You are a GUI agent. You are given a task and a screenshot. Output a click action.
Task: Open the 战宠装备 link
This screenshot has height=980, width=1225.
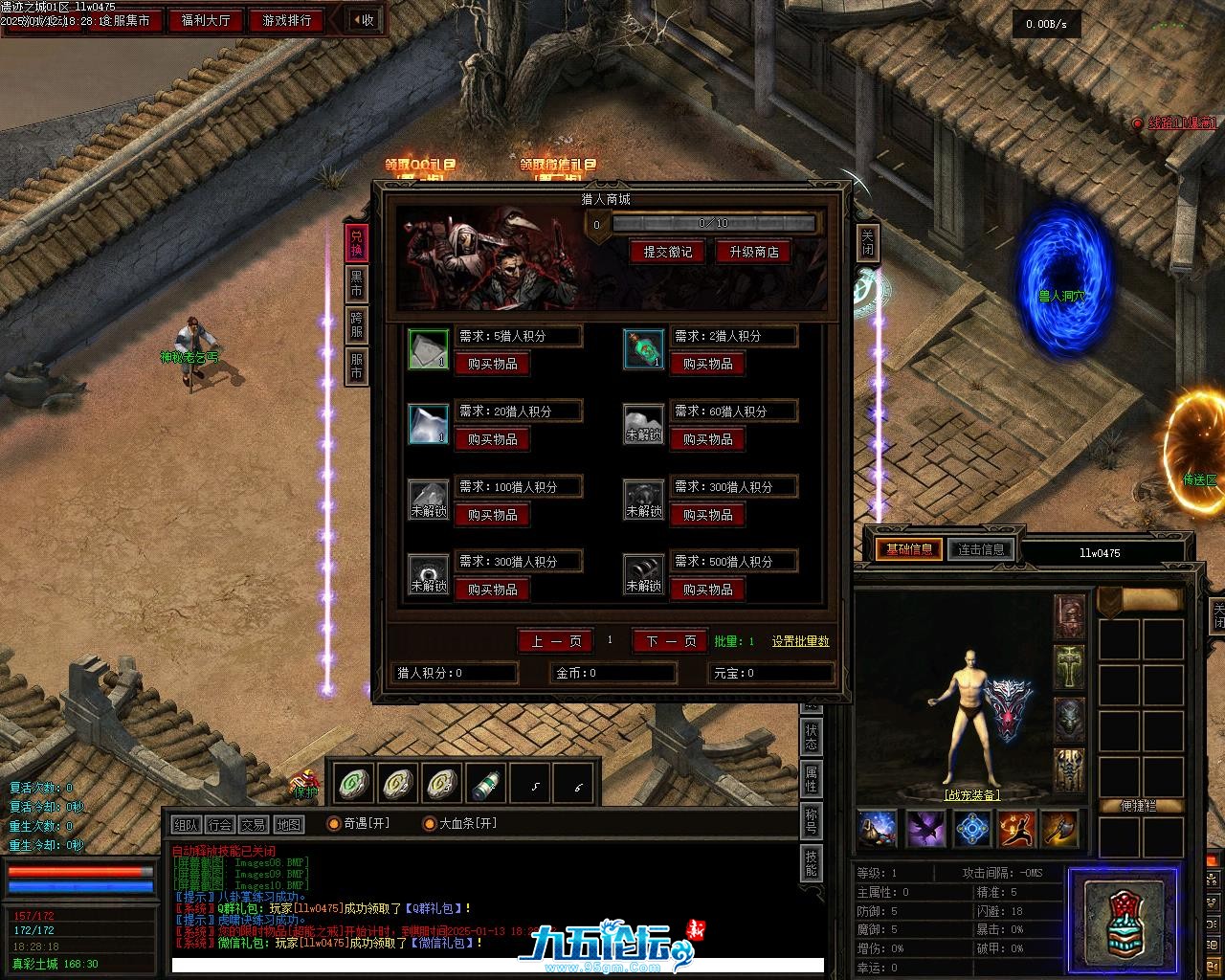(971, 795)
